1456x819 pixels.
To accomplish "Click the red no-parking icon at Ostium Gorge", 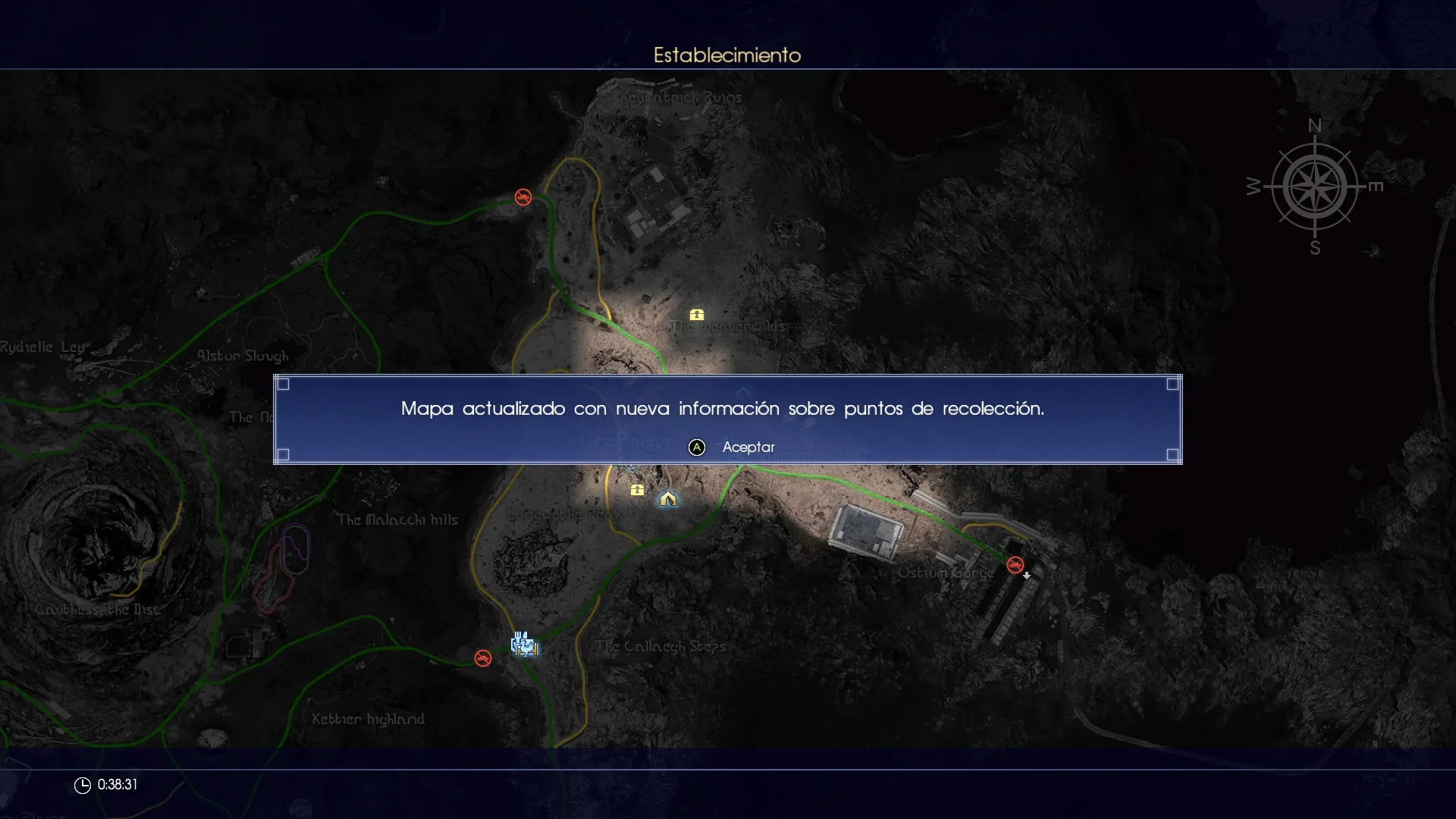I will [x=1017, y=565].
